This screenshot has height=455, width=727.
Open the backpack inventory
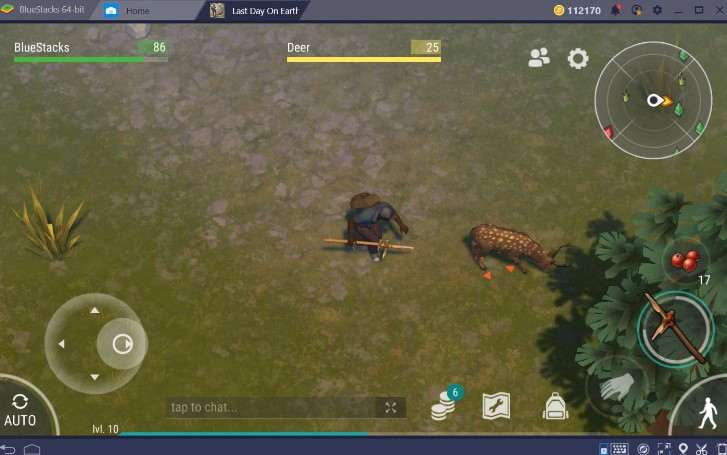(x=555, y=405)
